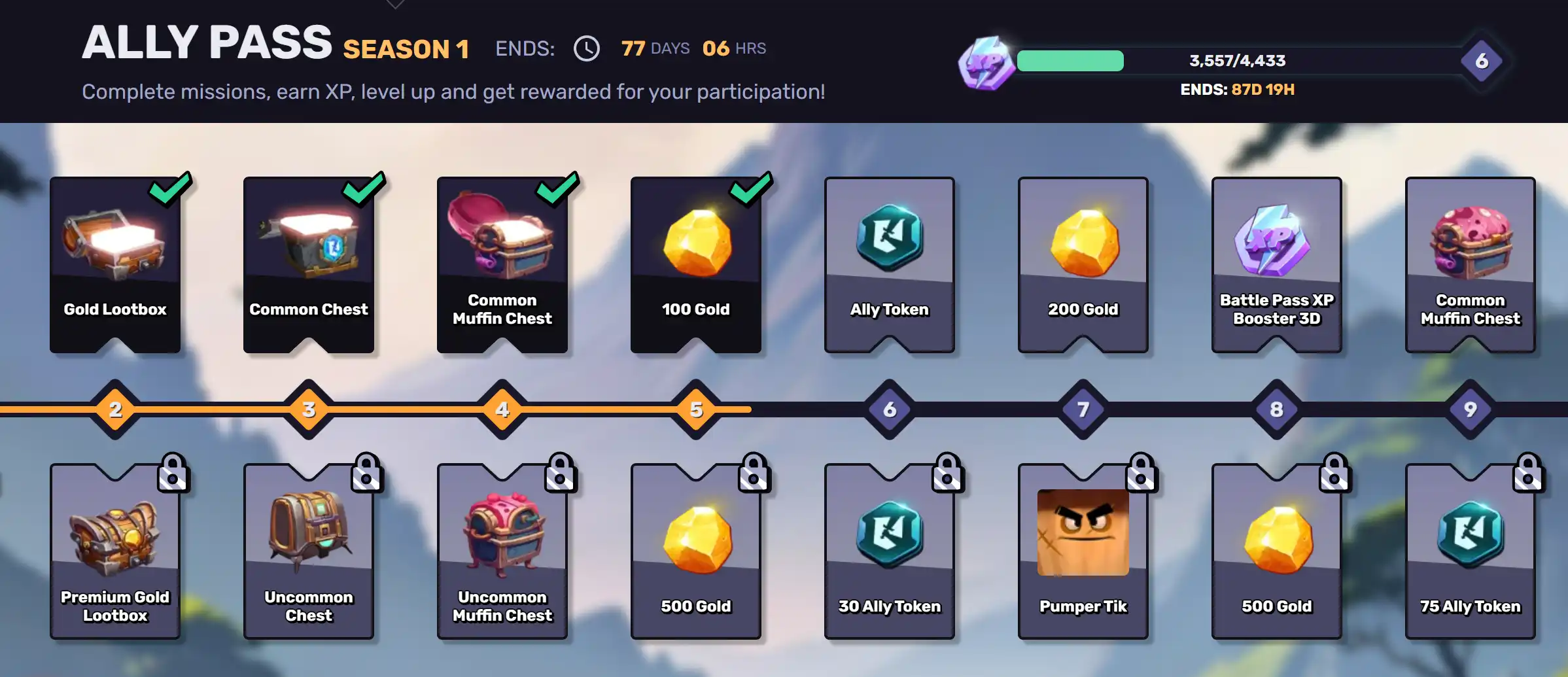The height and width of the screenshot is (677, 1568).
Task: Select the locked 75 Ally Token card
Action: (x=1471, y=551)
